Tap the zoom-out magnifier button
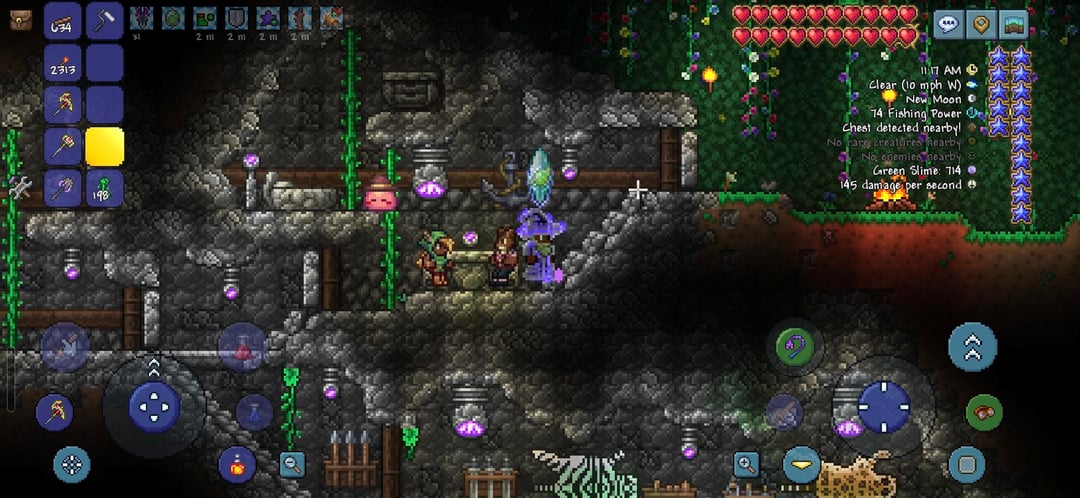The height and width of the screenshot is (498, 1080). [292, 463]
